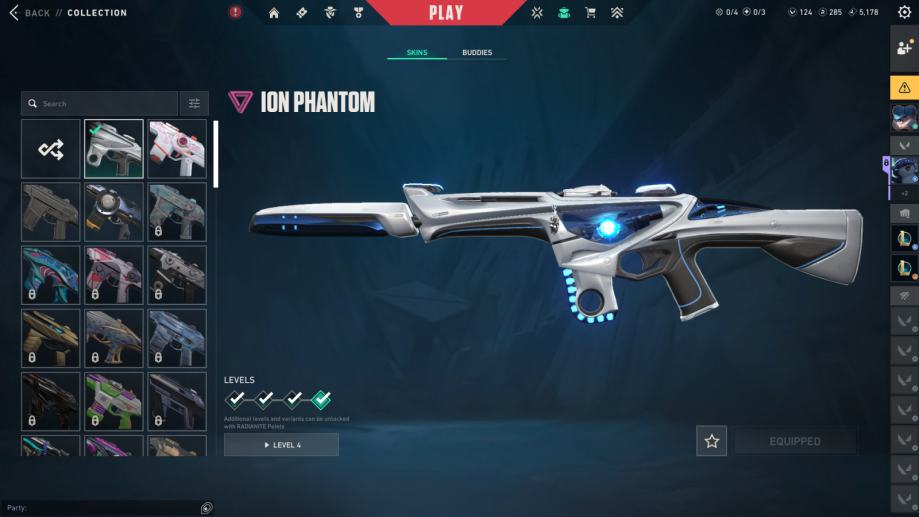The image size is (919, 517).
Task: Favorite this skin with the star button
Action: point(711,441)
